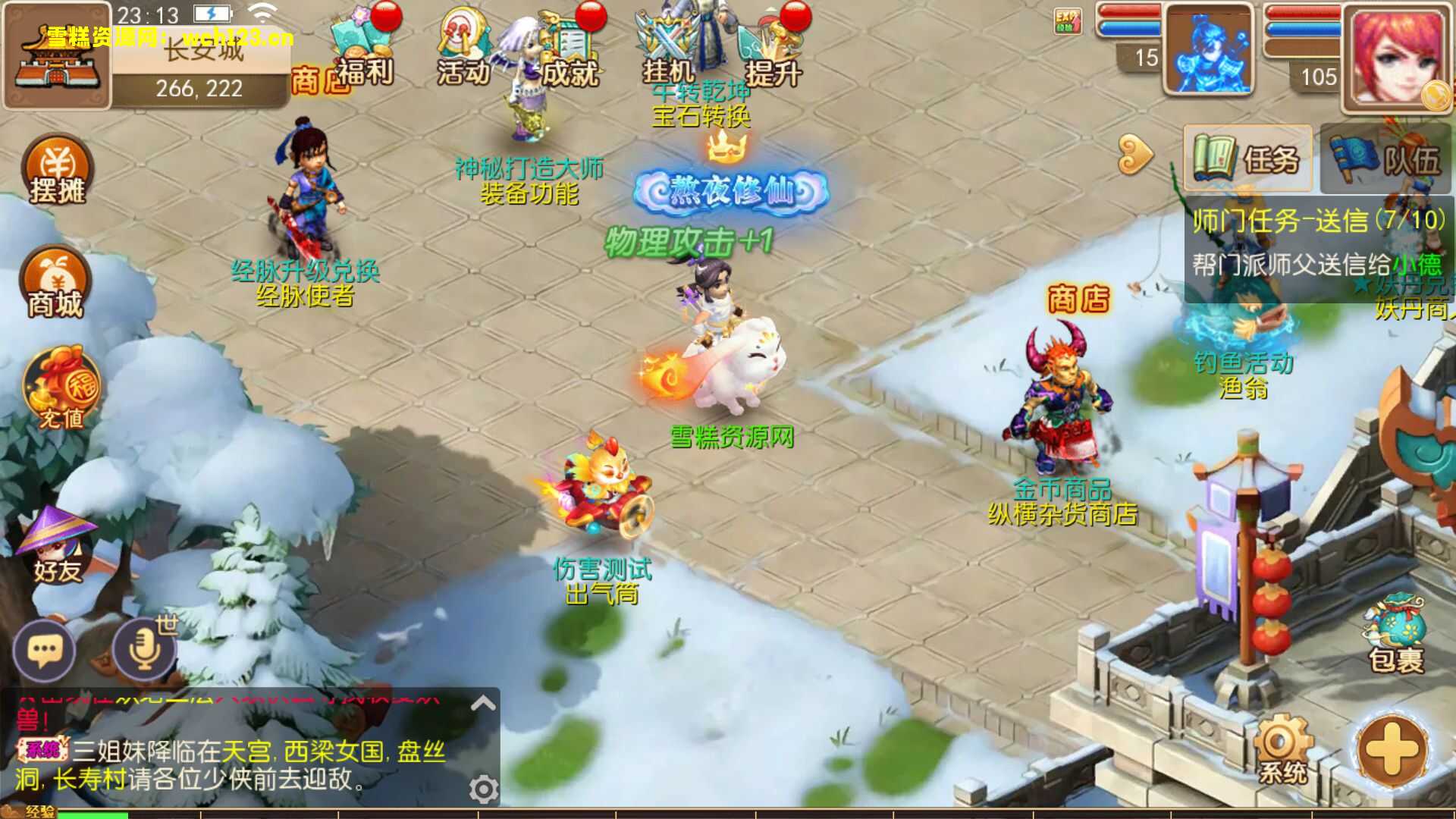Expand the 长安城 minimap view

(58, 55)
